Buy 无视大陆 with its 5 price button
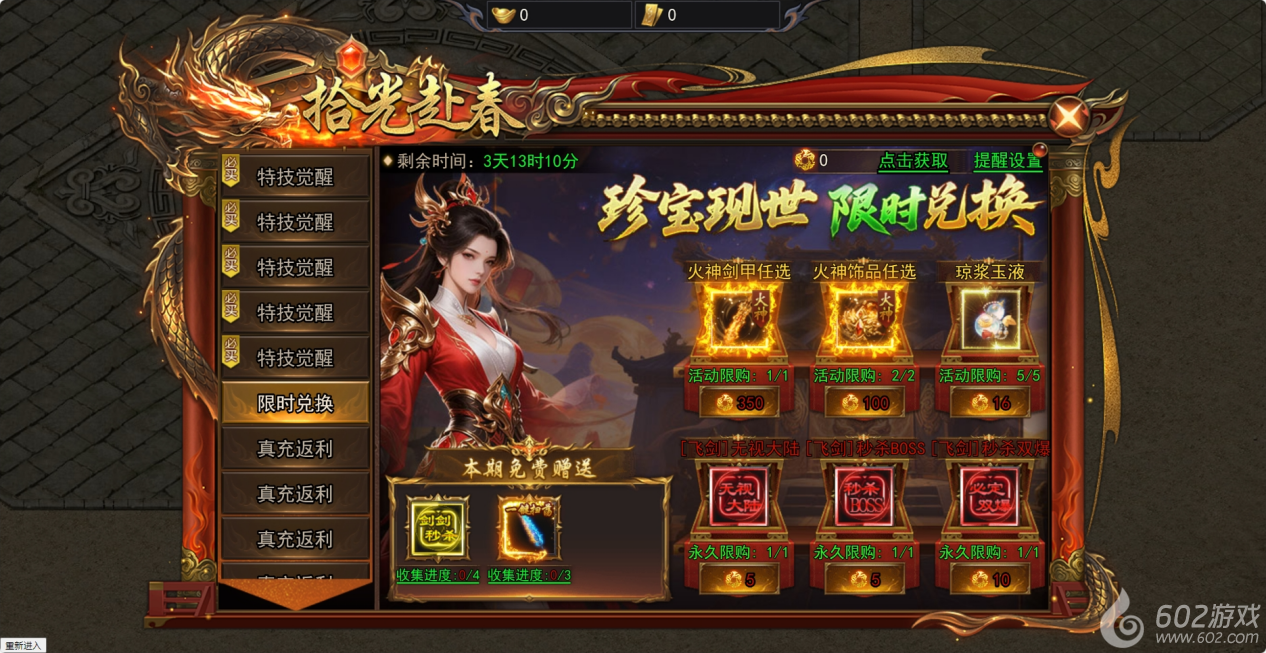Screen dimensions: 1266x653 pos(740,579)
